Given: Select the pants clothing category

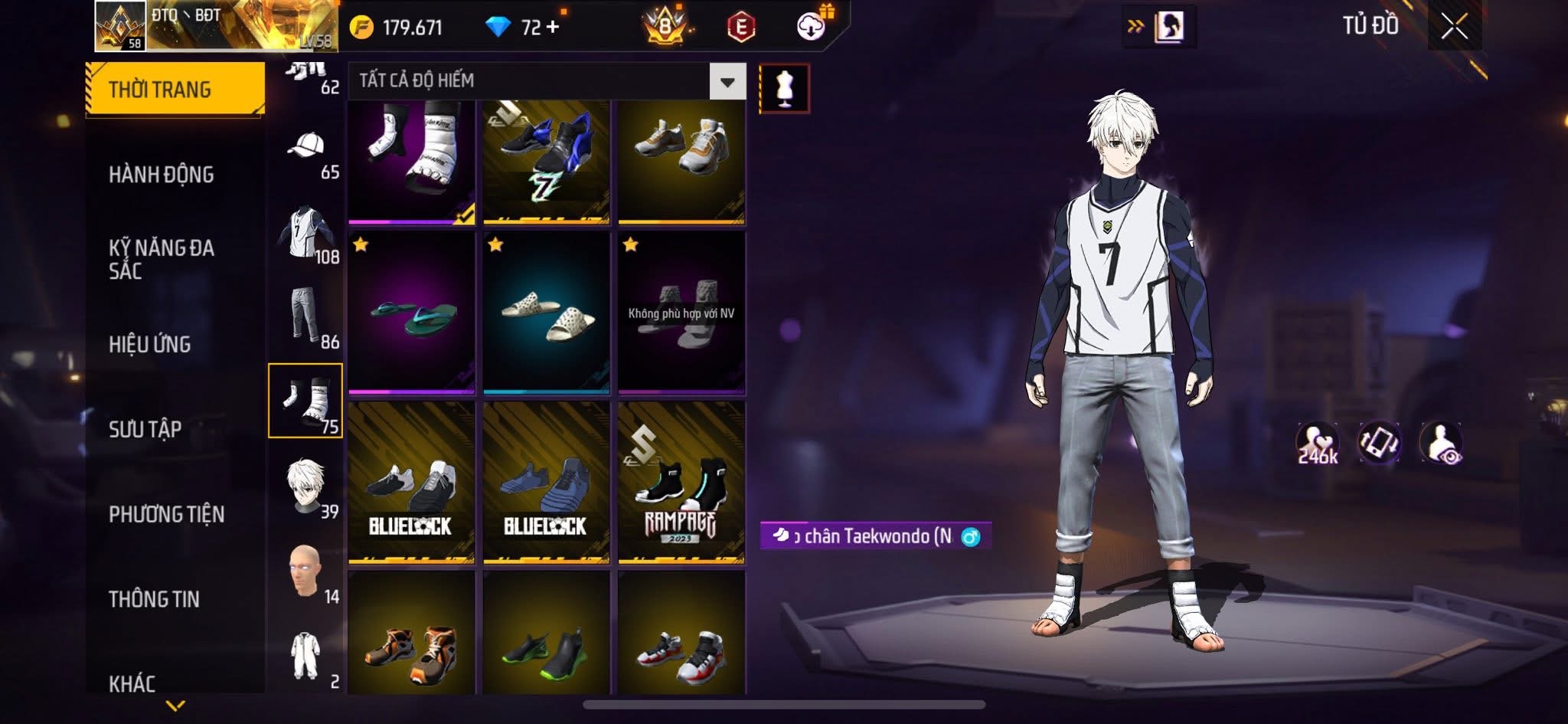Looking at the screenshot, I should tap(305, 316).
